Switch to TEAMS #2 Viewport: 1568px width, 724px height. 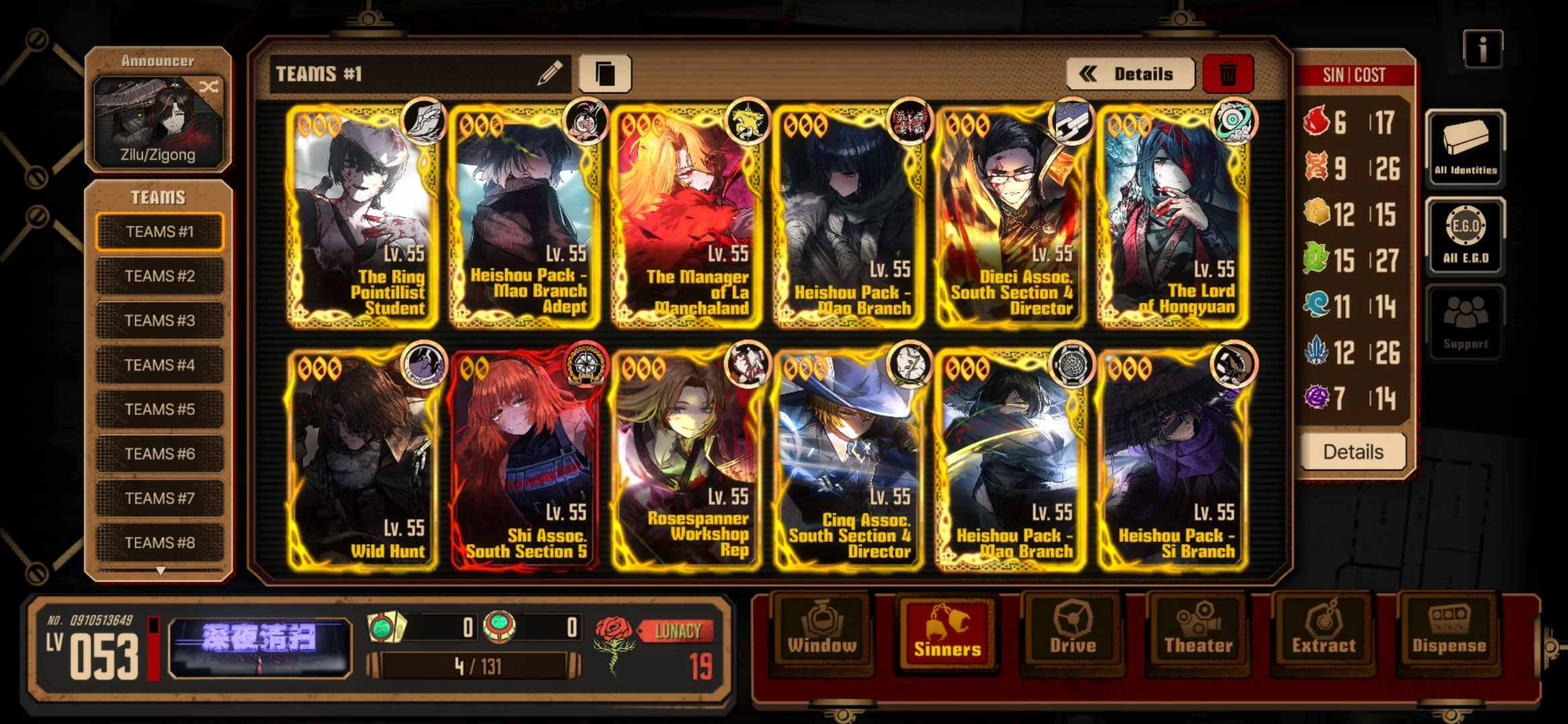(159, 276)
